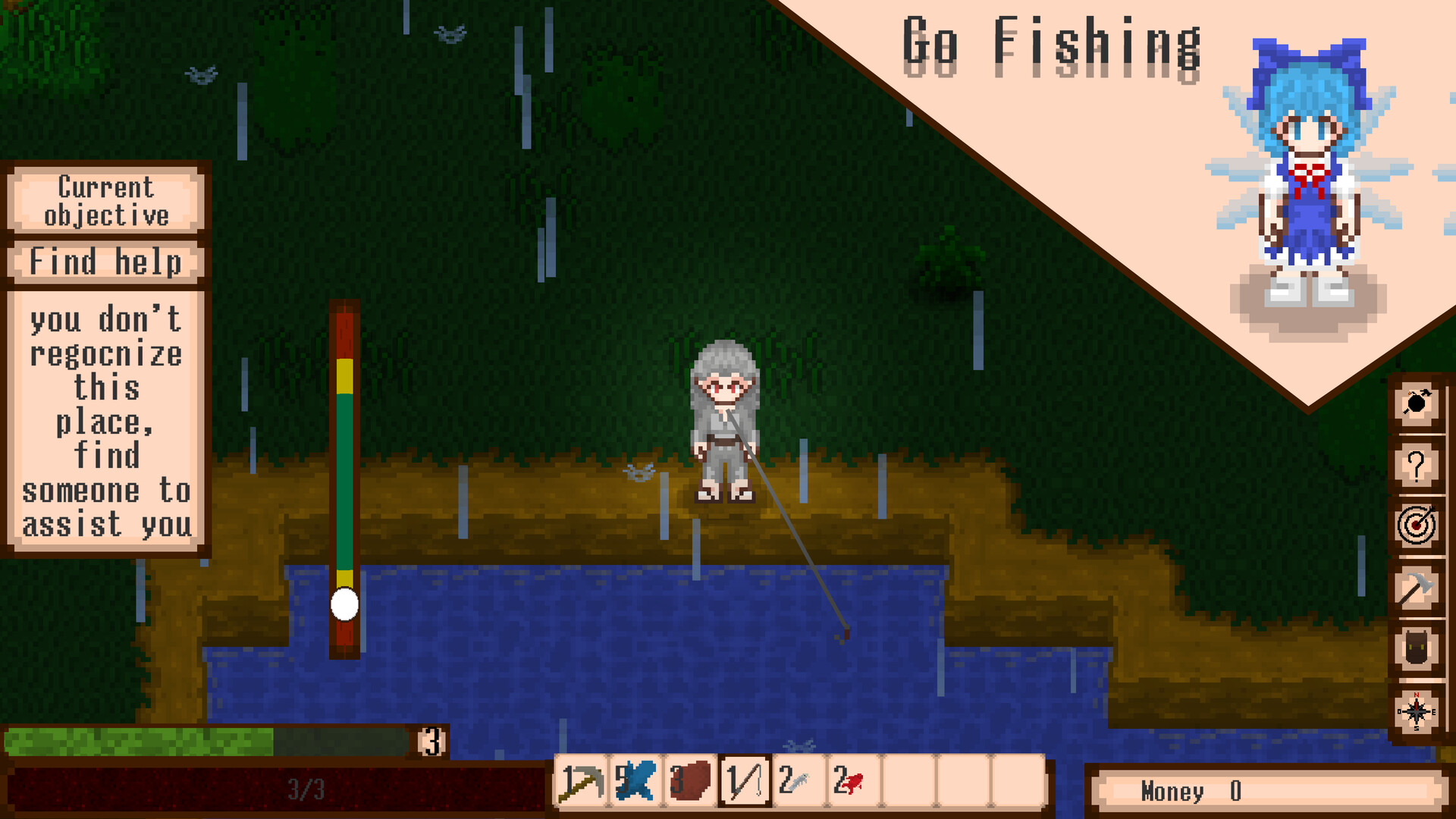Click the Current objective header
This screenshot has width=1456, height=819.
[104, 201]
